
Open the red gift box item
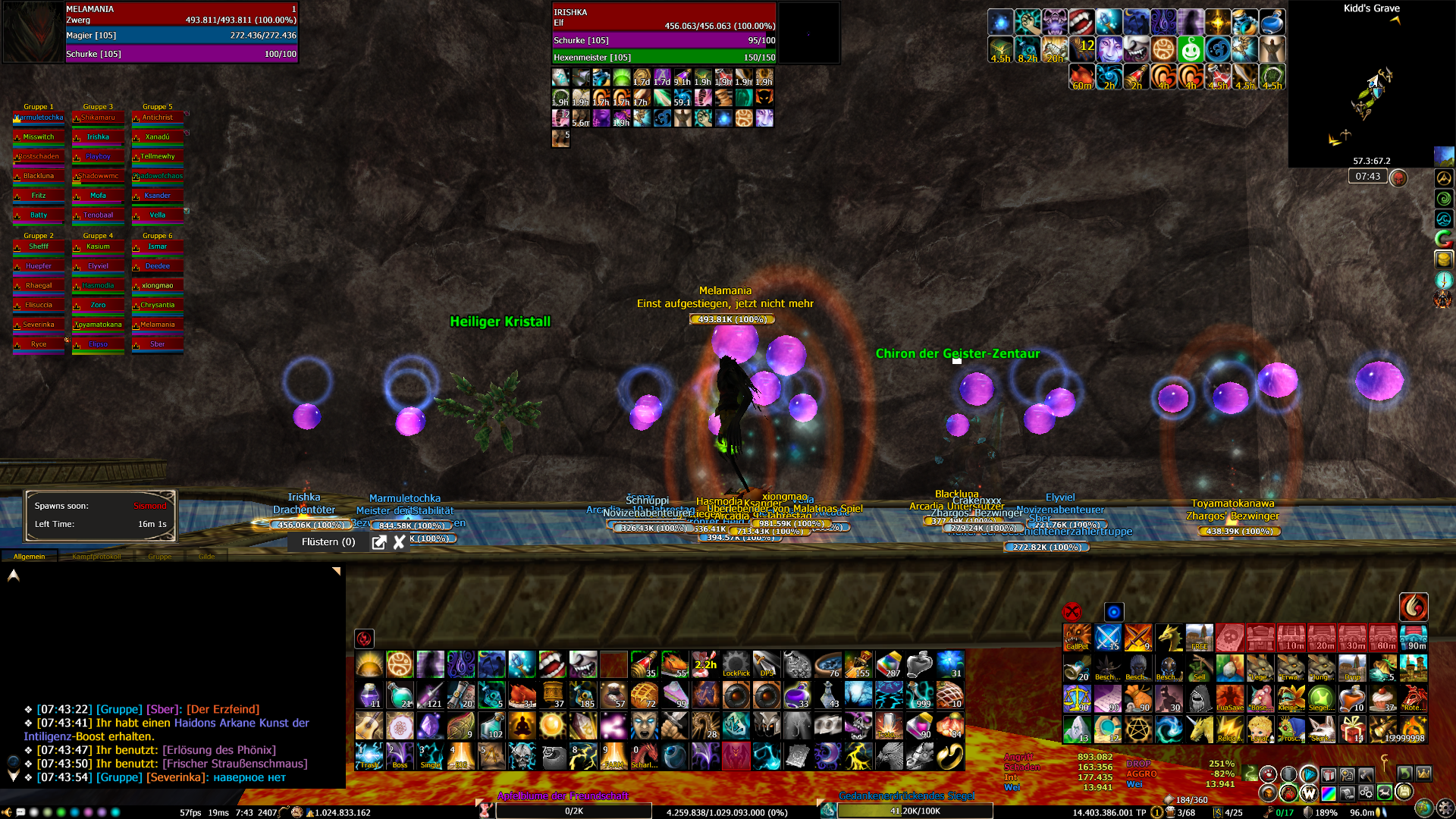pyautogui.click(x=1352, y=729)
